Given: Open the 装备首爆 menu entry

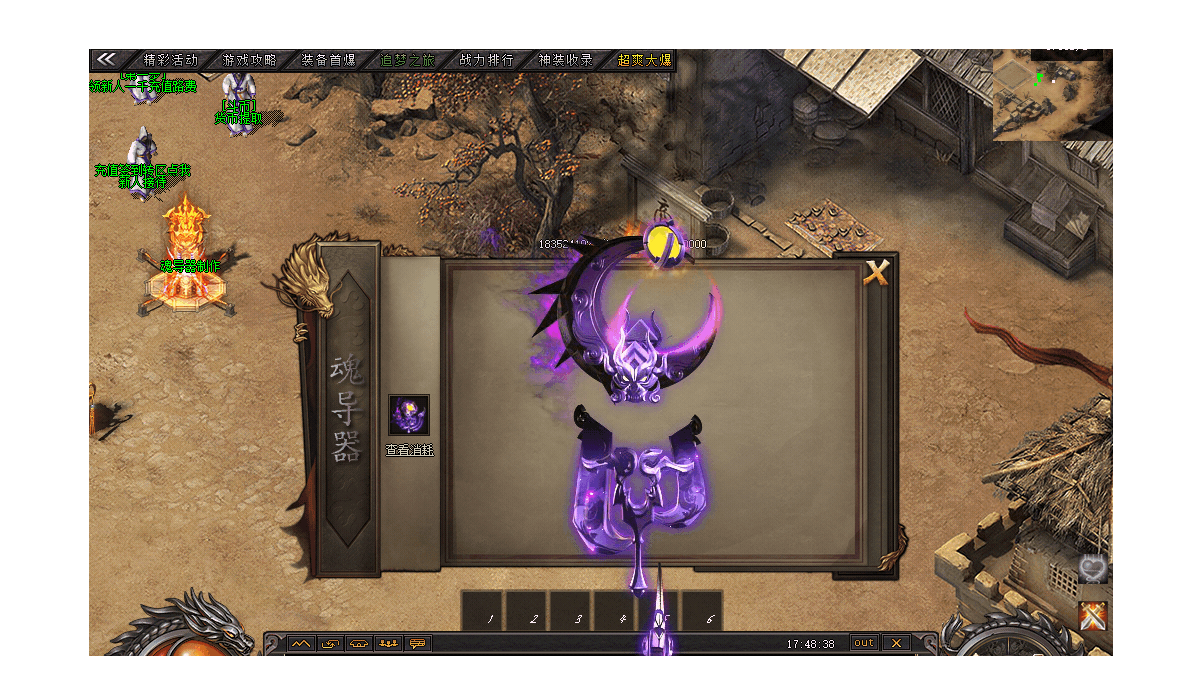Looking at the screenshot, I should (328, 60).
